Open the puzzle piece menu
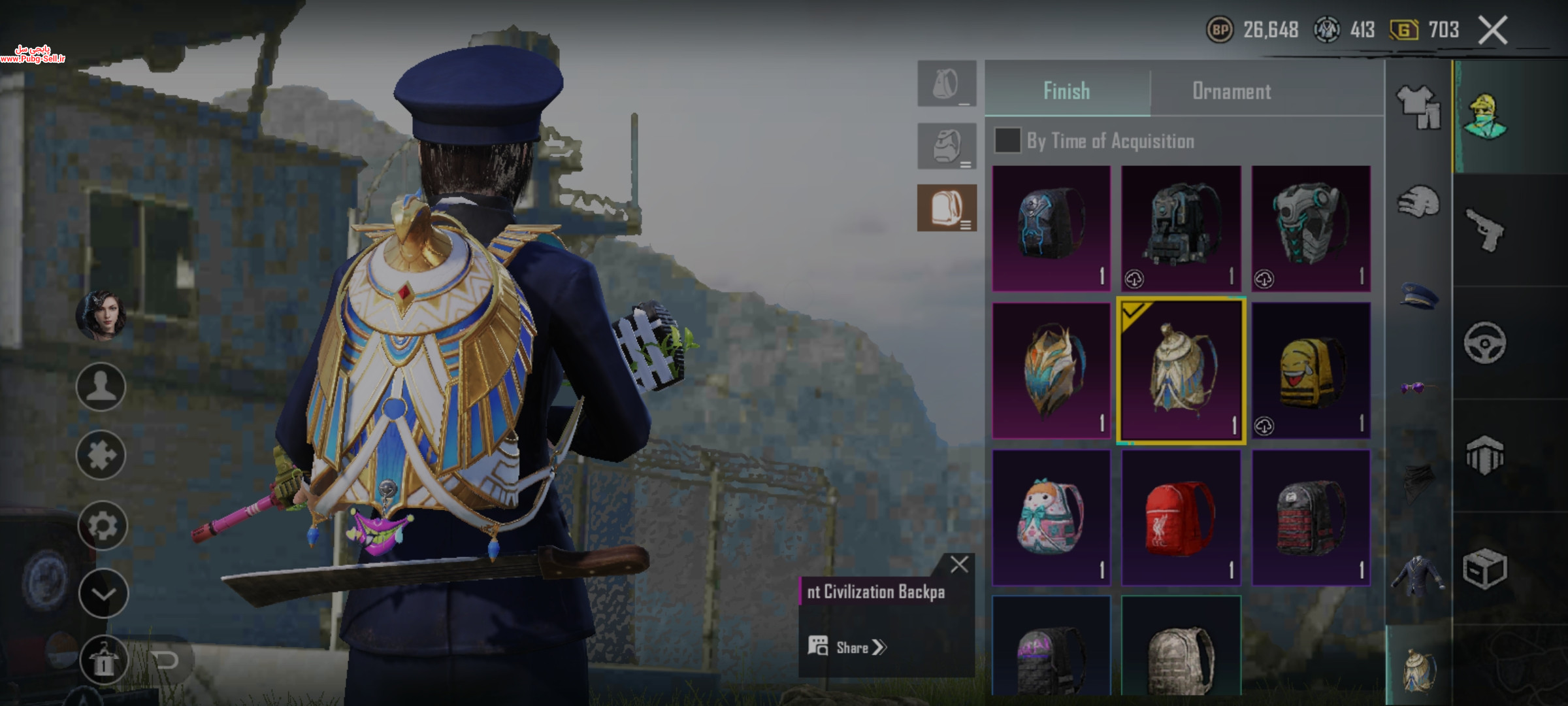Screen dimensions: 1568x706 [101, 455]
